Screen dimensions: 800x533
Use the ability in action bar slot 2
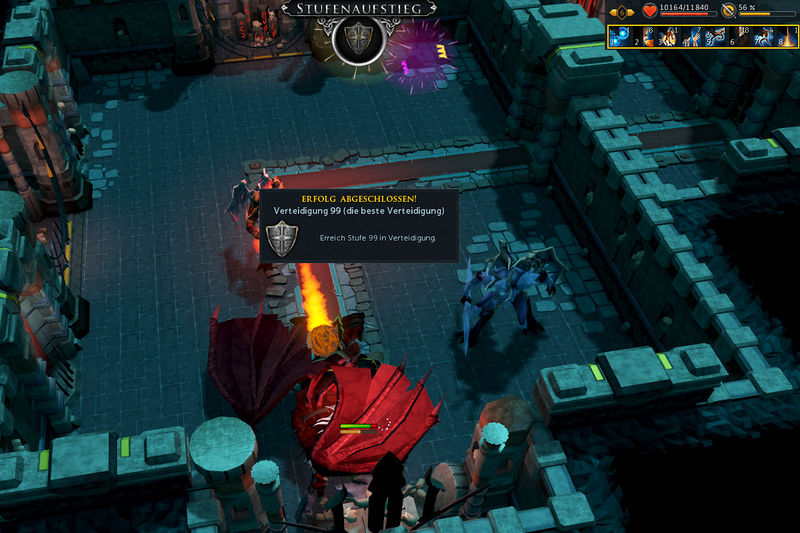click(x=643, y=37)
